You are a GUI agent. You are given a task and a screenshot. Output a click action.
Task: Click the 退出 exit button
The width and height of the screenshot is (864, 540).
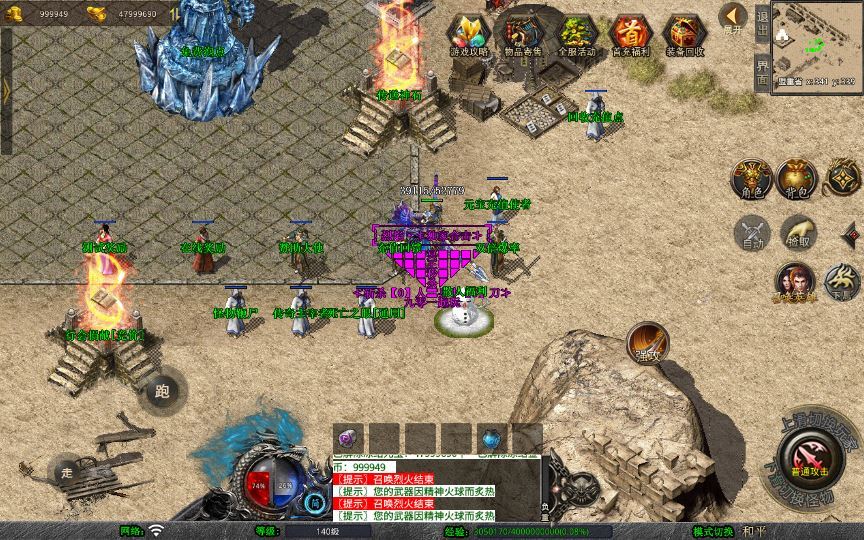[x=762, y=22]
